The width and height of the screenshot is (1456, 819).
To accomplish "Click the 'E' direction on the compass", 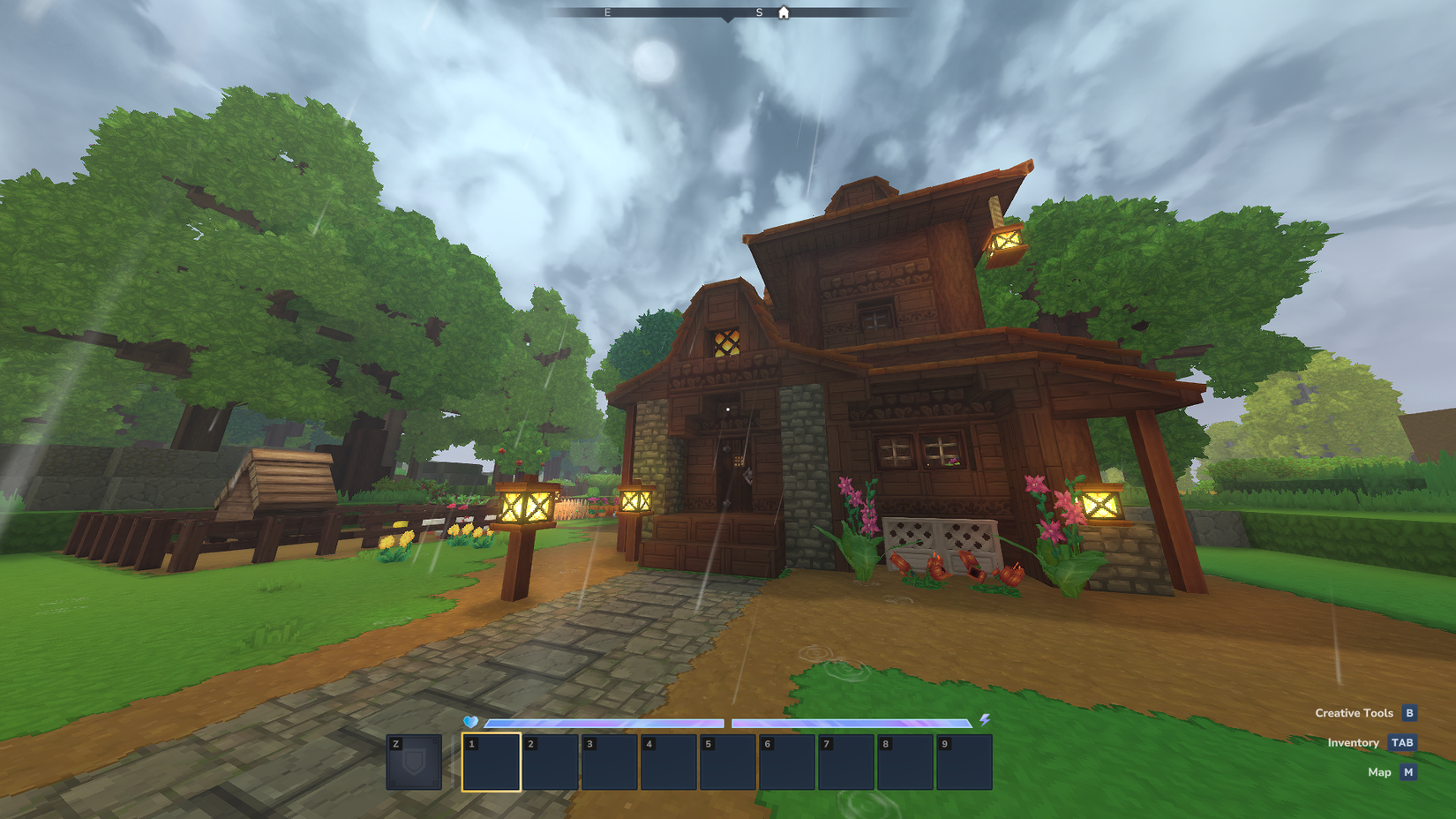I will (606, 12).
